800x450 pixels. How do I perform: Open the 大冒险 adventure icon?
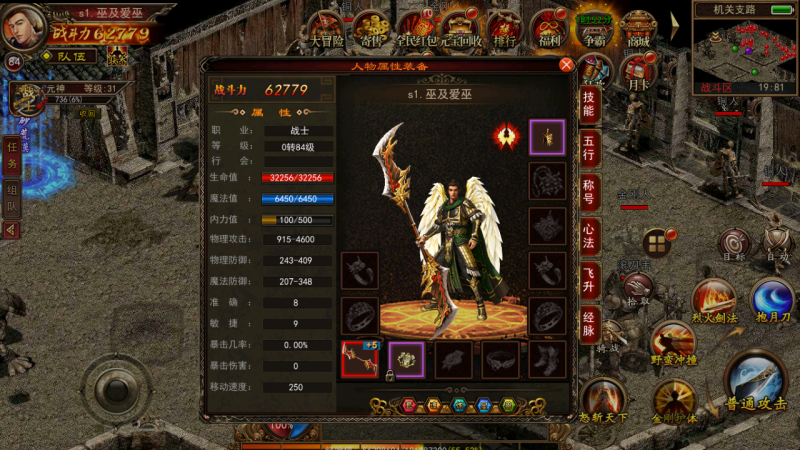coord(326,27)
